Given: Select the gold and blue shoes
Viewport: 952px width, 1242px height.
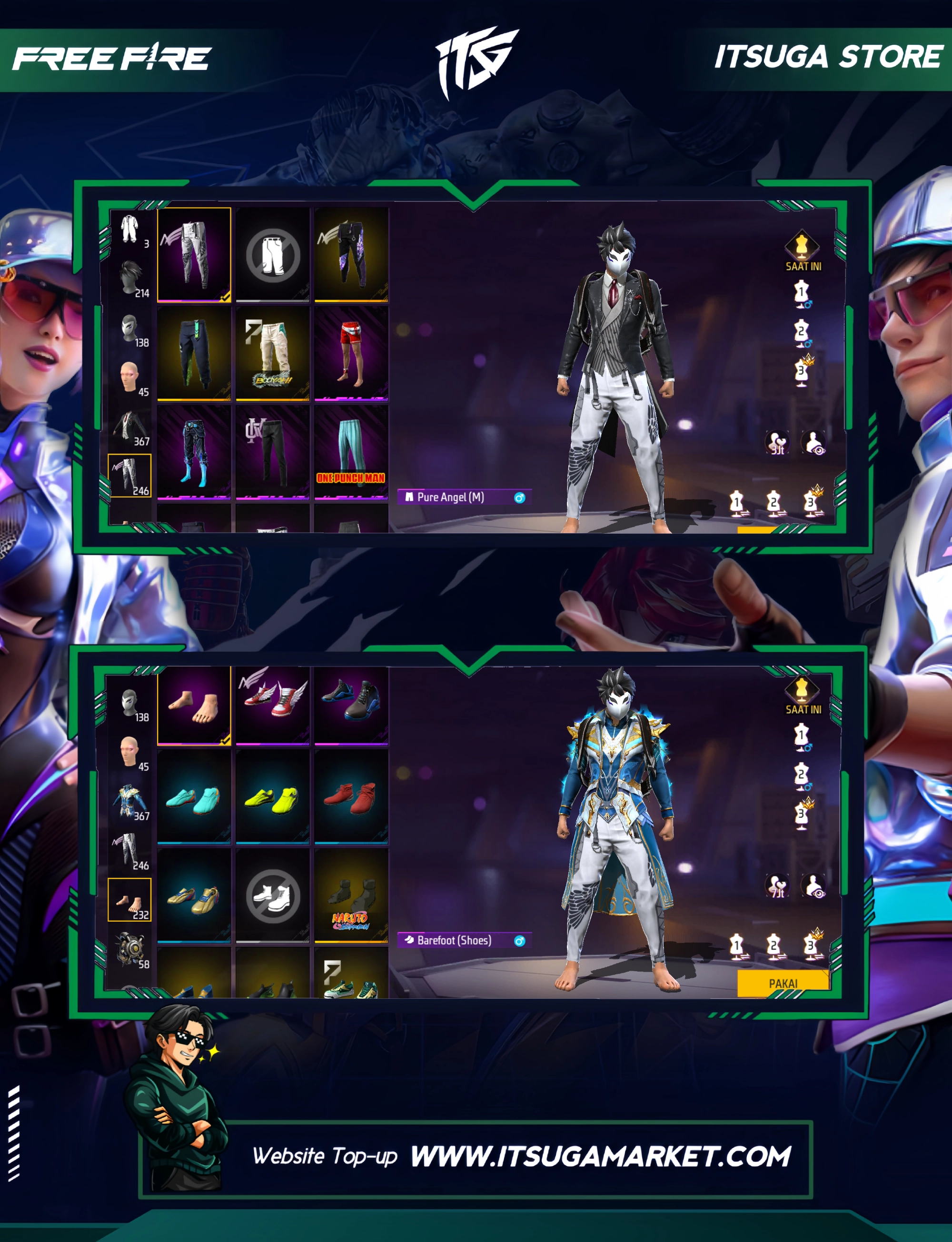Looking at the screenshot, I should tap(194, 897).
